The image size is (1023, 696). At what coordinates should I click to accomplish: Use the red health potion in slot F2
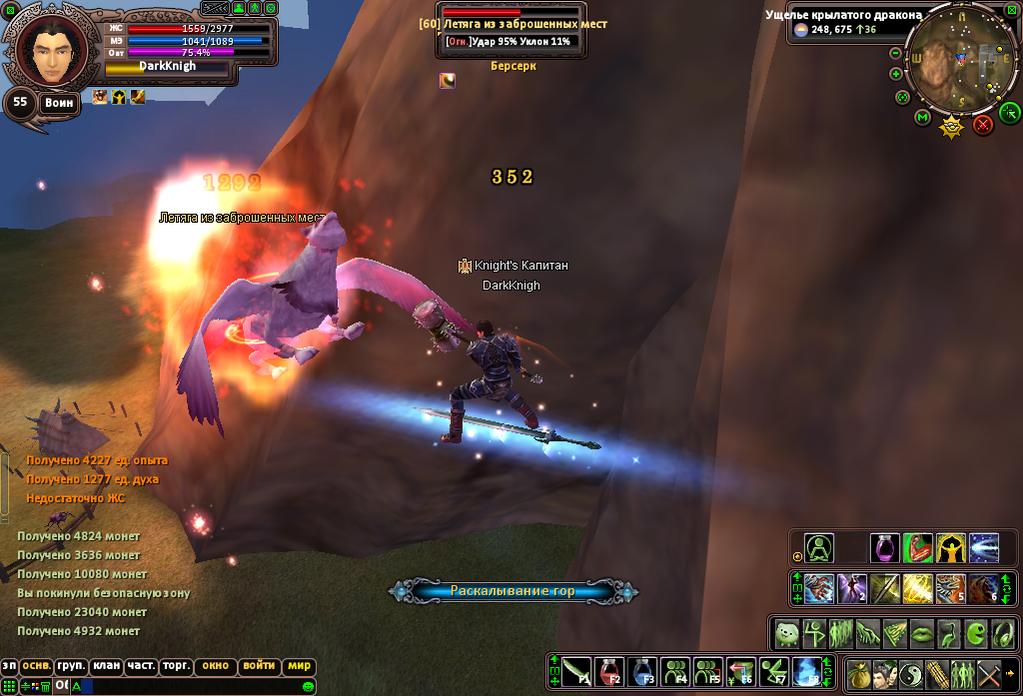point(611,671)
